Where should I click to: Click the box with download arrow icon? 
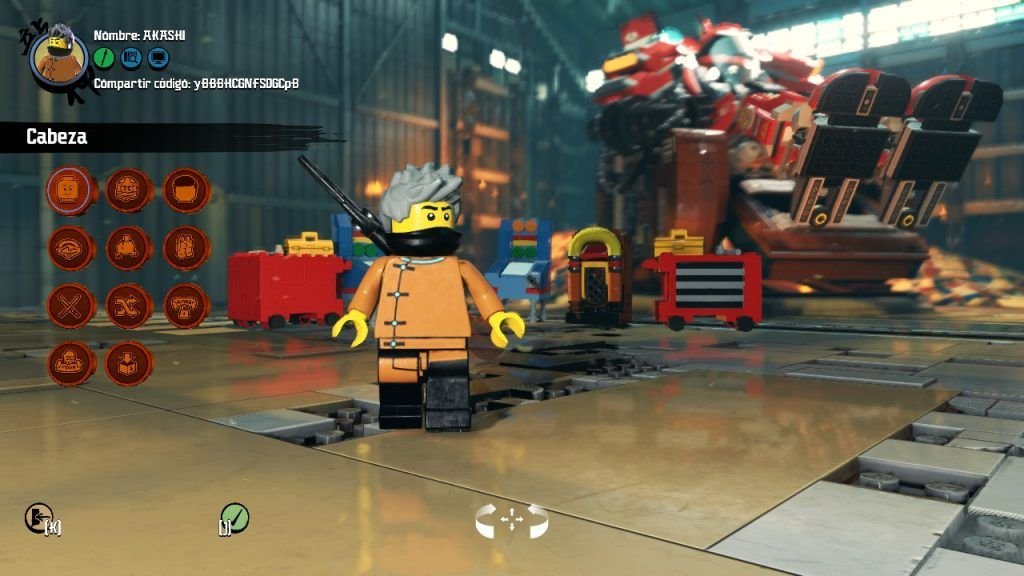[129, 363]
